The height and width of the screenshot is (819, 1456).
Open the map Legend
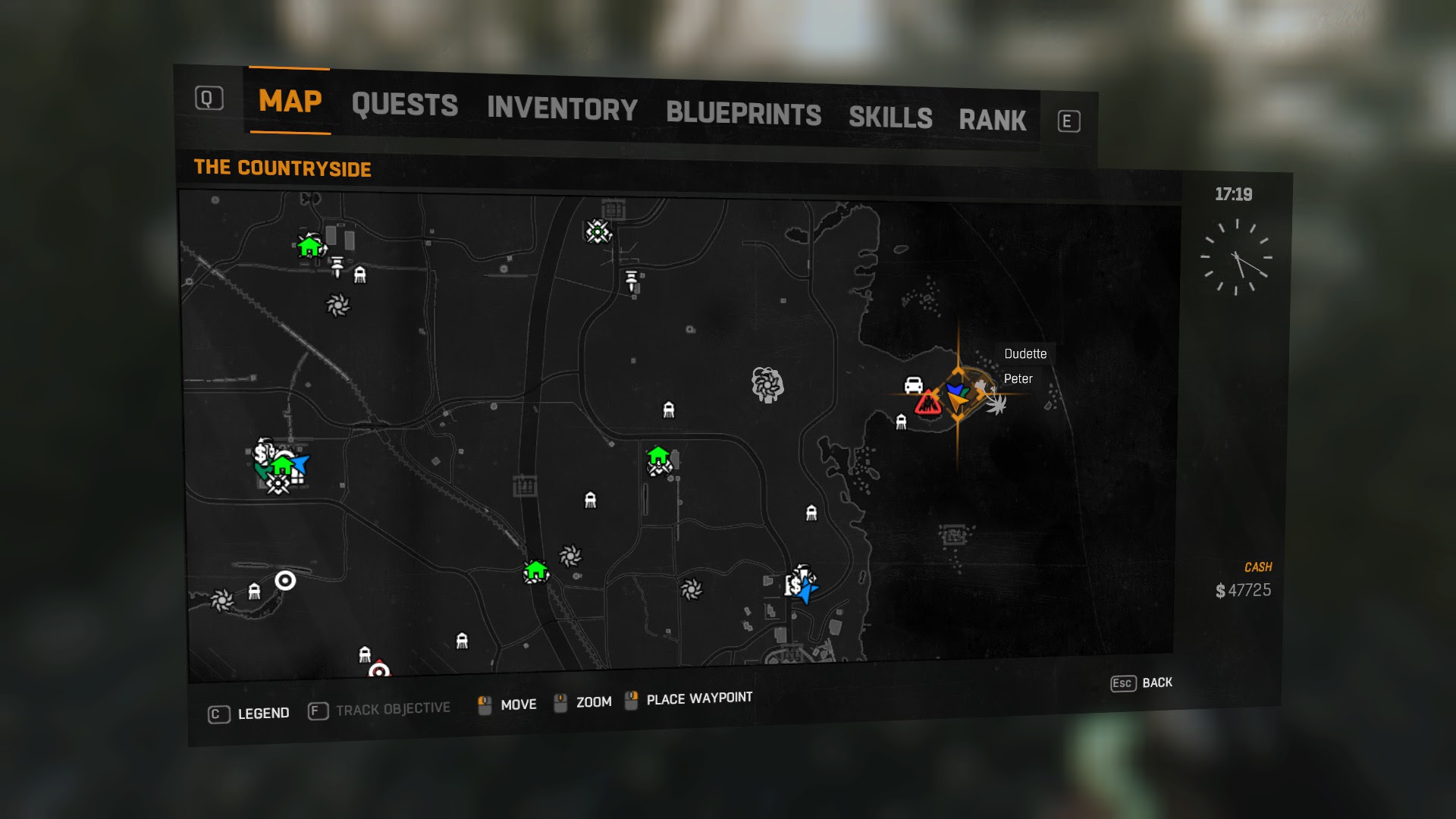tap(249, 714)
